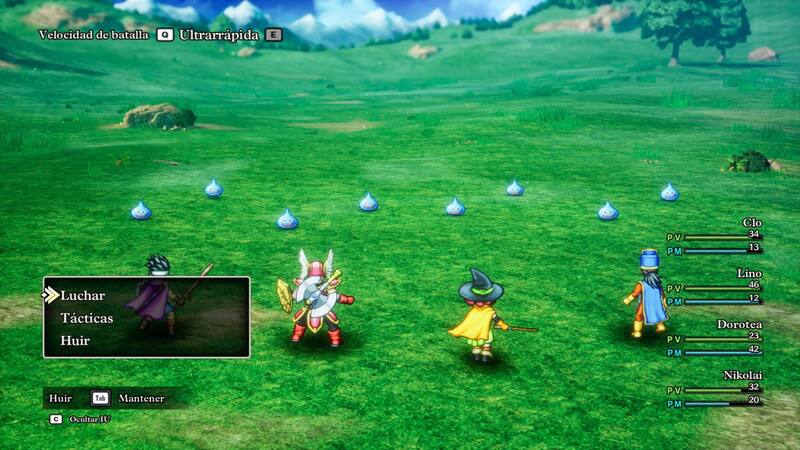This screenshot has width=800, height=450.
Task: Open the Tácticas battle option
Action: 87,318
